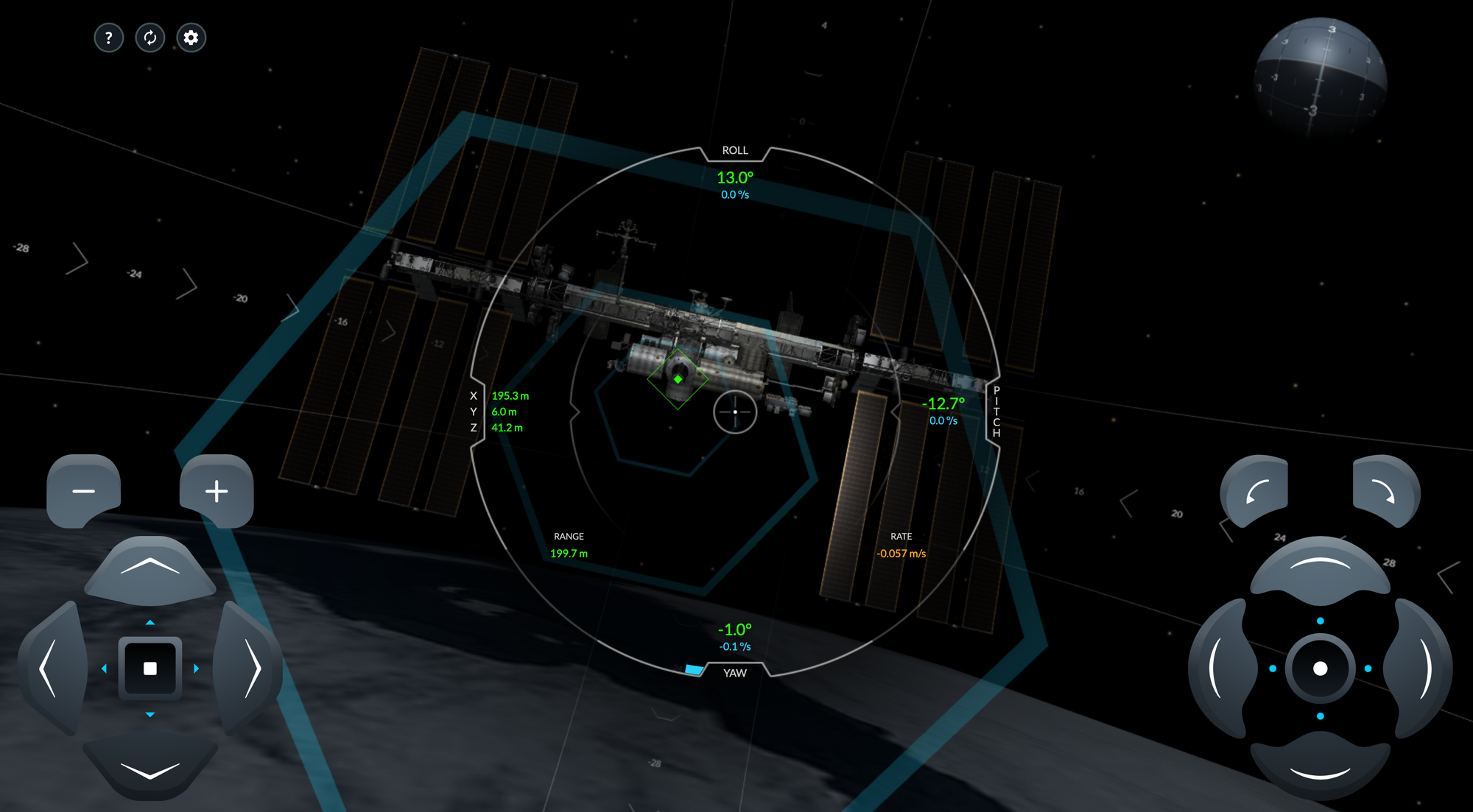Translate down using the left pad's down chevron

pyautogui.click(x=150, y=769)
